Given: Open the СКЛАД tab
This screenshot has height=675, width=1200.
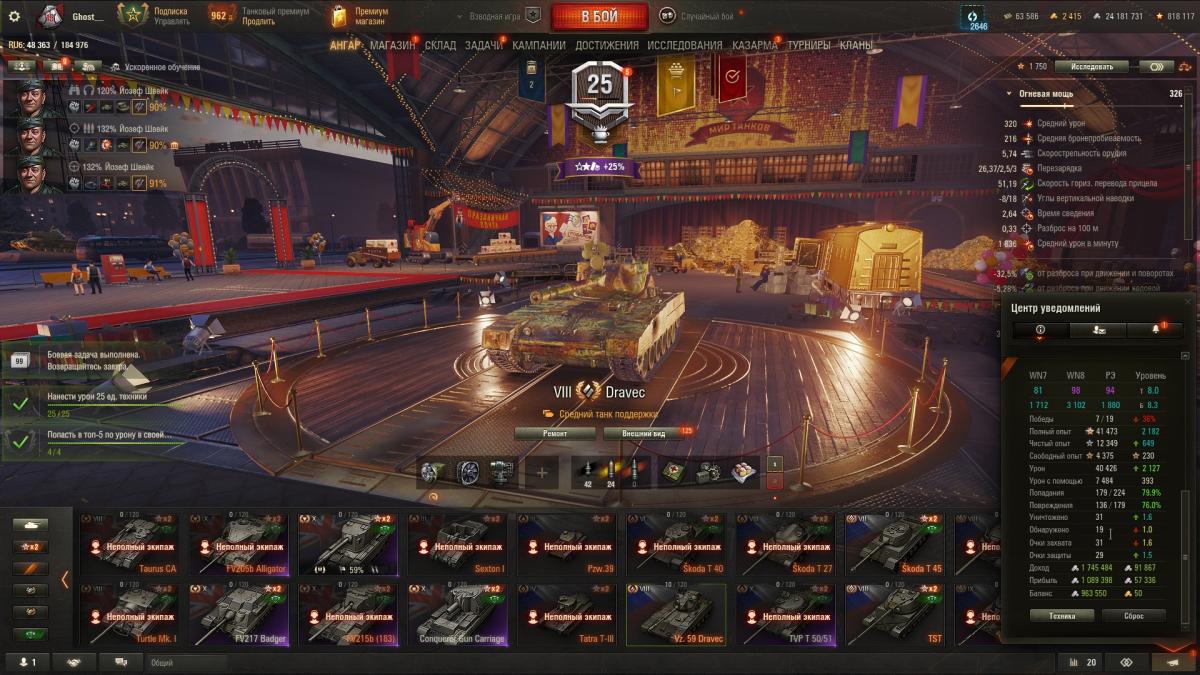Looking at the screenshot, I should (x=440, y=45).
